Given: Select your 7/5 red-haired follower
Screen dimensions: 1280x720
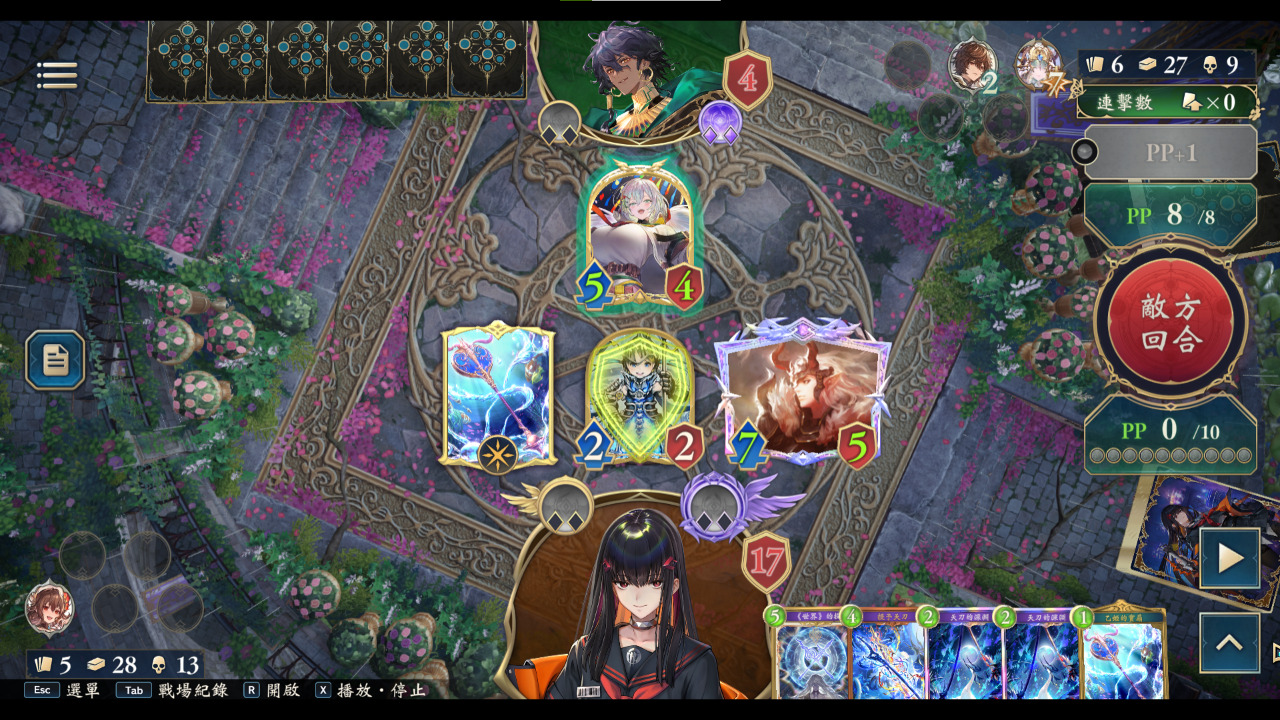Looking at the screenshot, I should pos(802,395).
